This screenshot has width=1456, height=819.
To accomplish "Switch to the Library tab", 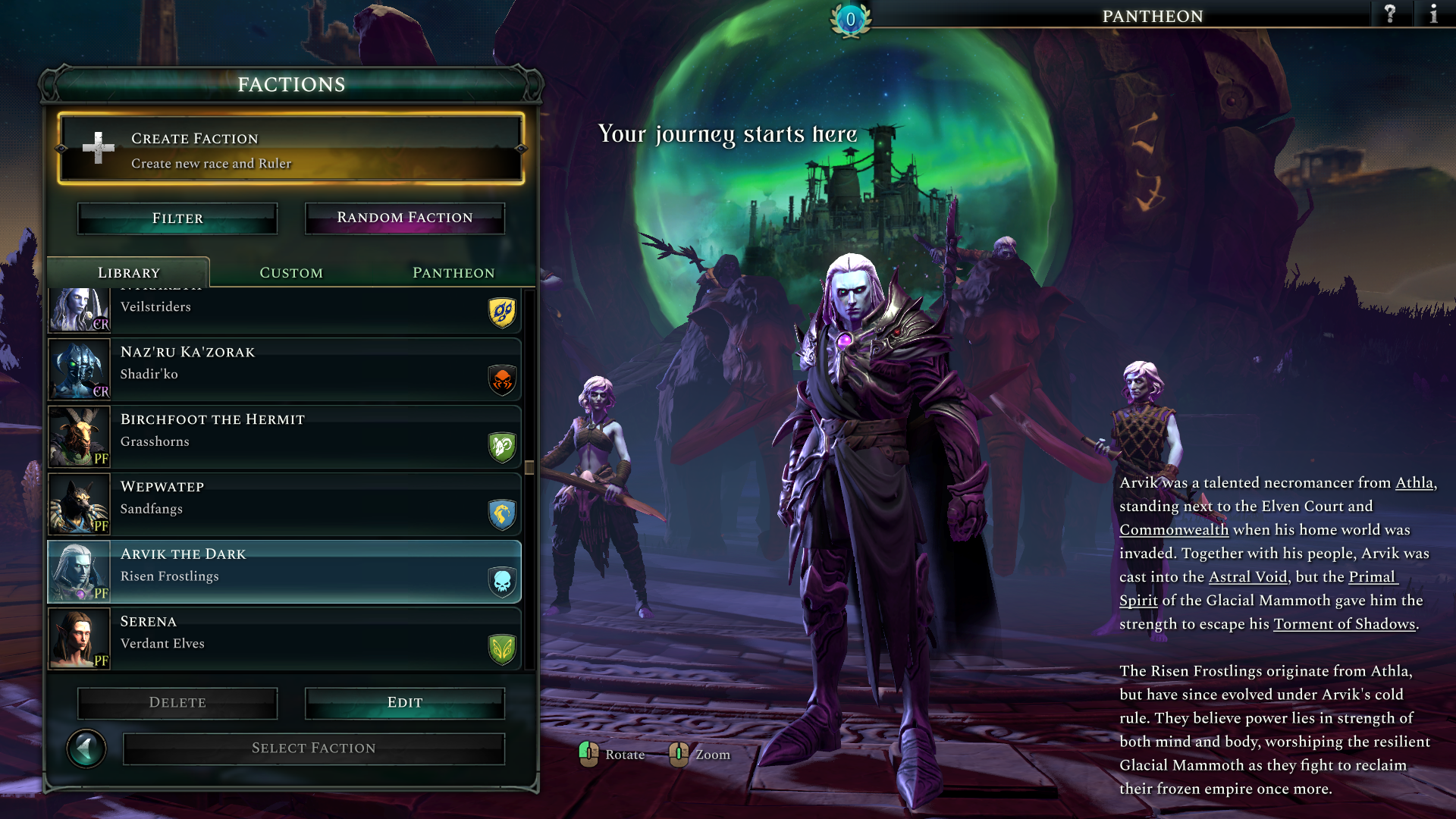I will point(129,273).
